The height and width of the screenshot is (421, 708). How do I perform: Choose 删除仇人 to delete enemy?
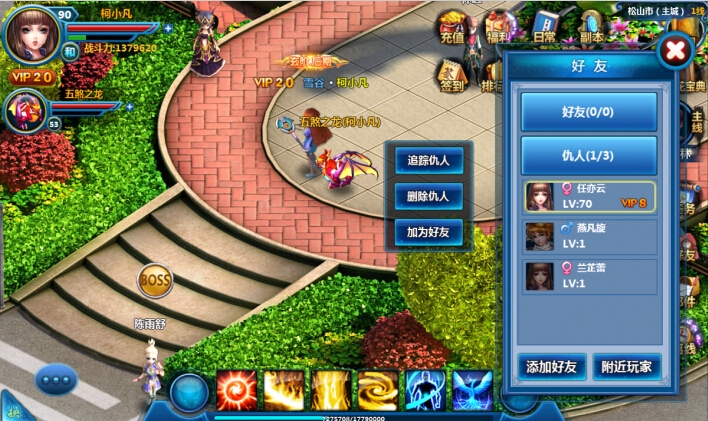(x=428, y=196)
